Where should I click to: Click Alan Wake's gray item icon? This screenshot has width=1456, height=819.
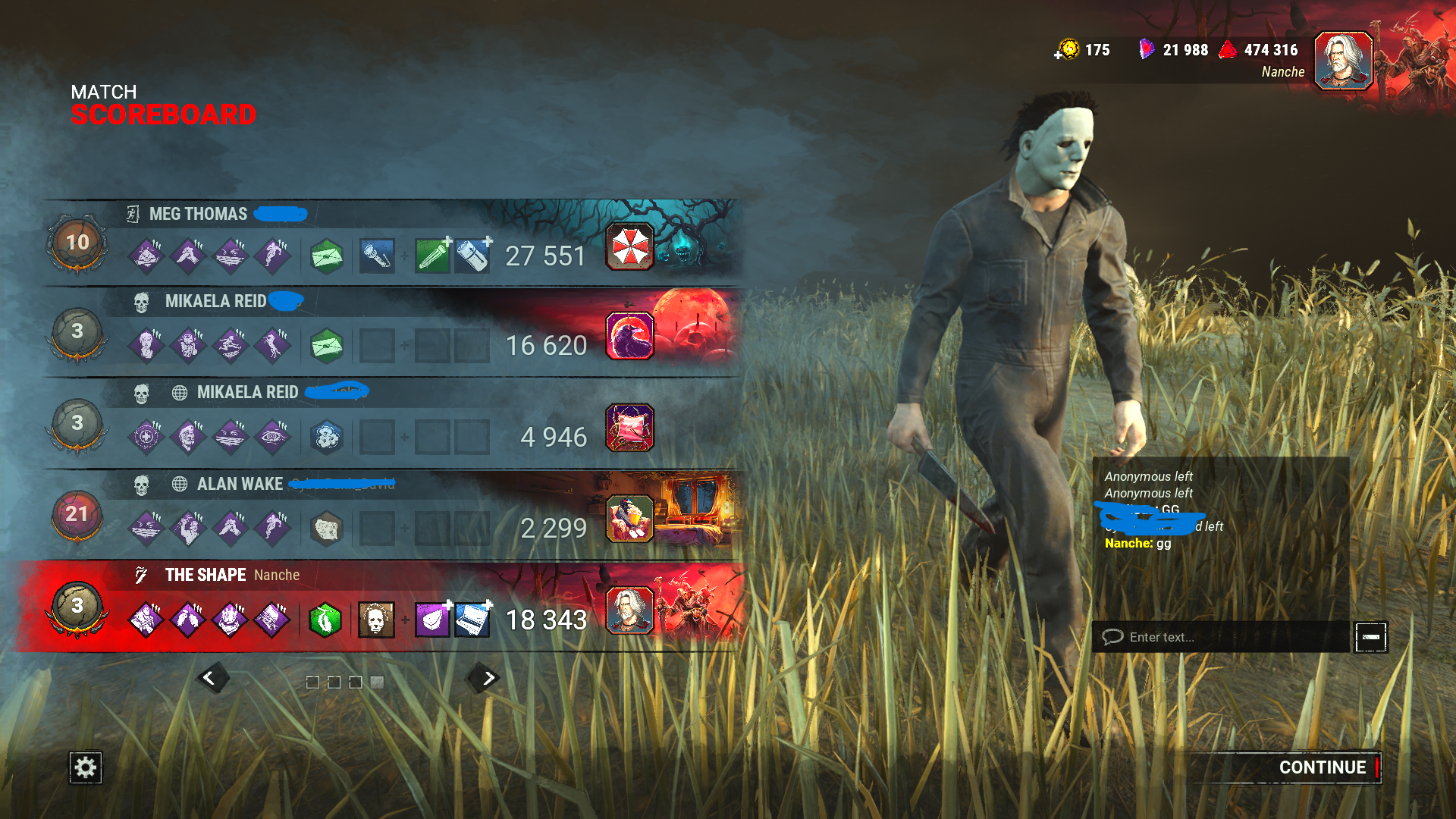[x=326, y=526]
